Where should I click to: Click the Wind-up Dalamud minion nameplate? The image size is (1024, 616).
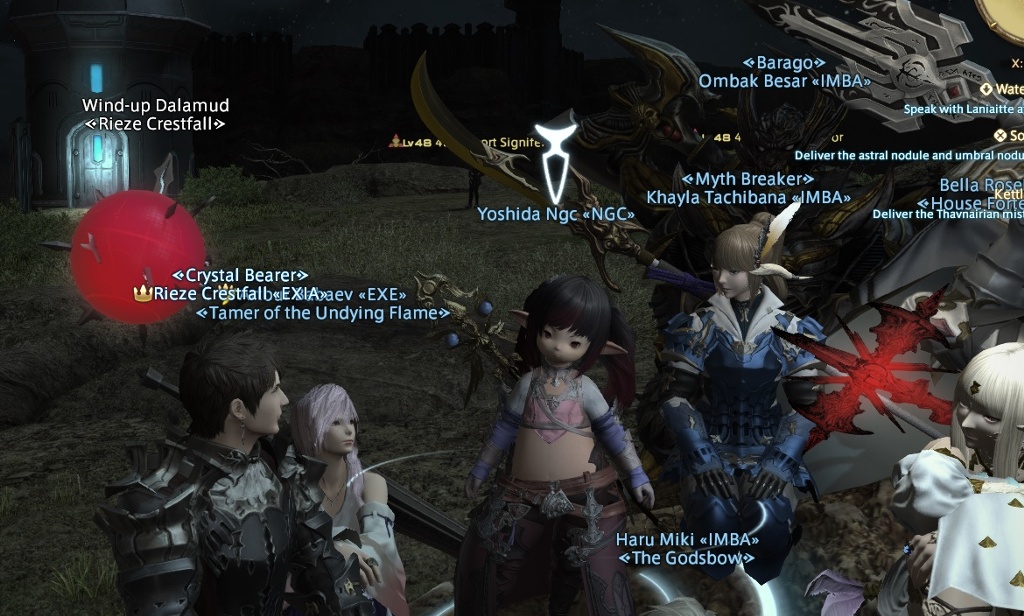pos(155,105)
